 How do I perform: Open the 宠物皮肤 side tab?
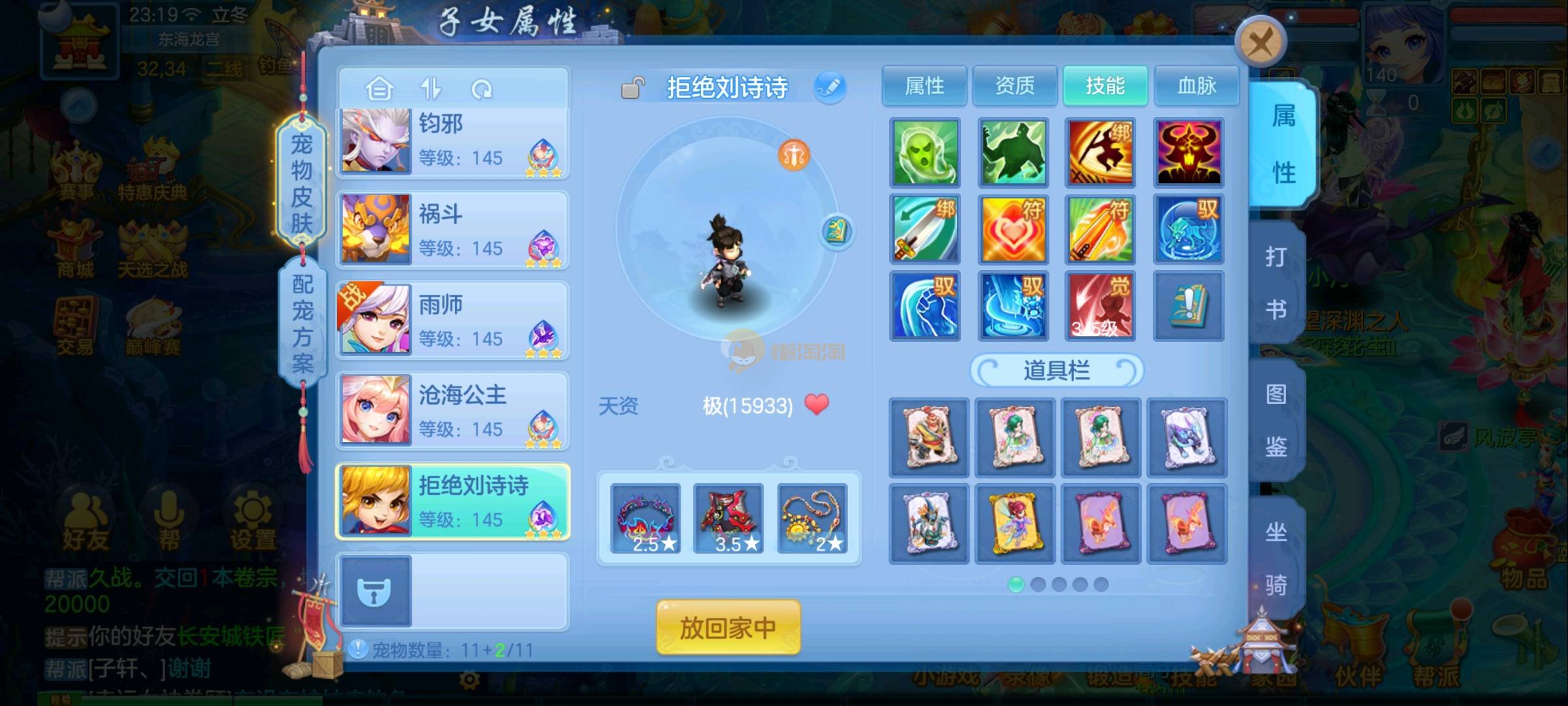(301, 183)
